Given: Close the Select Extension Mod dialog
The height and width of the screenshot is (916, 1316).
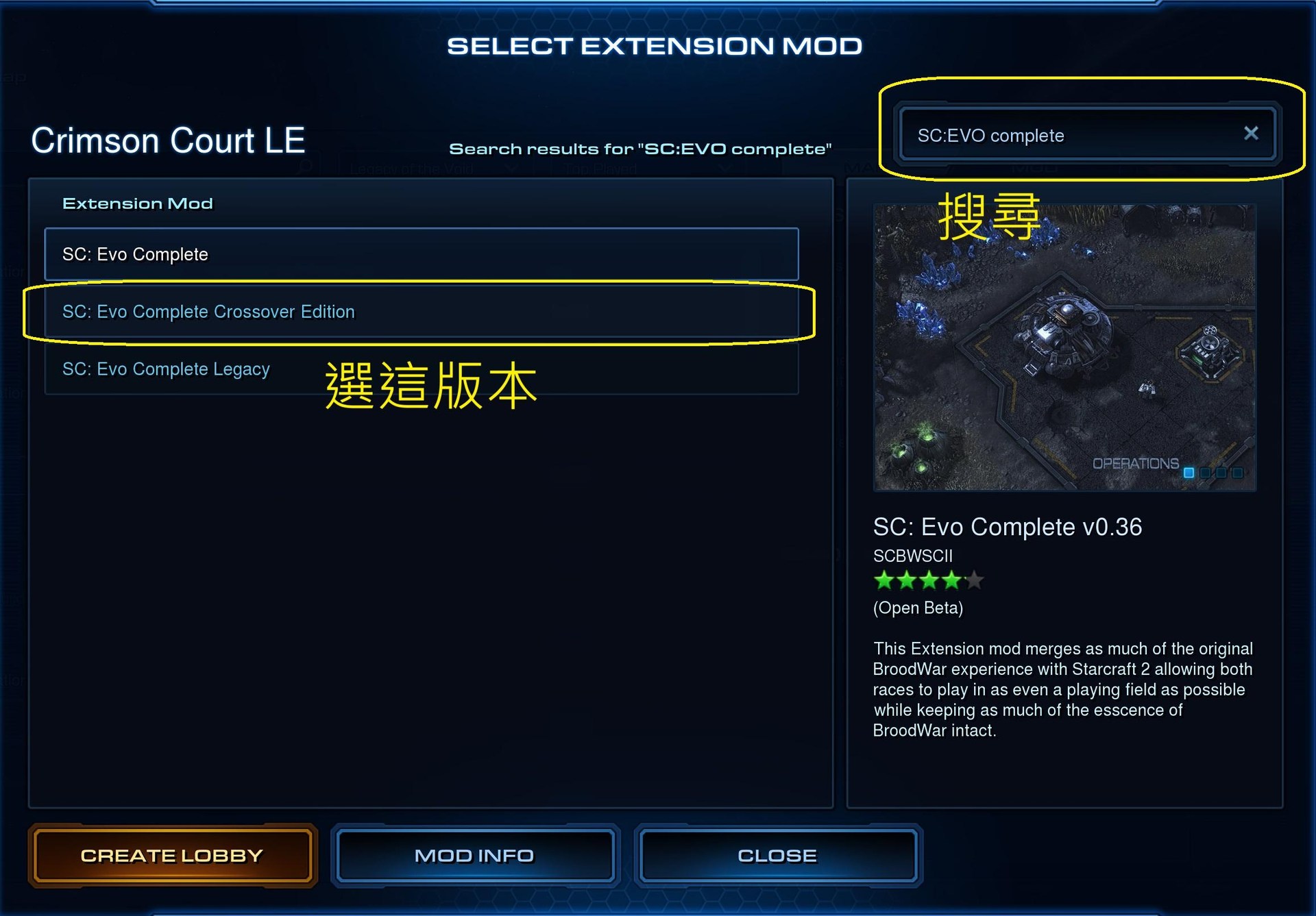Looking at the screenshot, I should (x=777, y=855).
